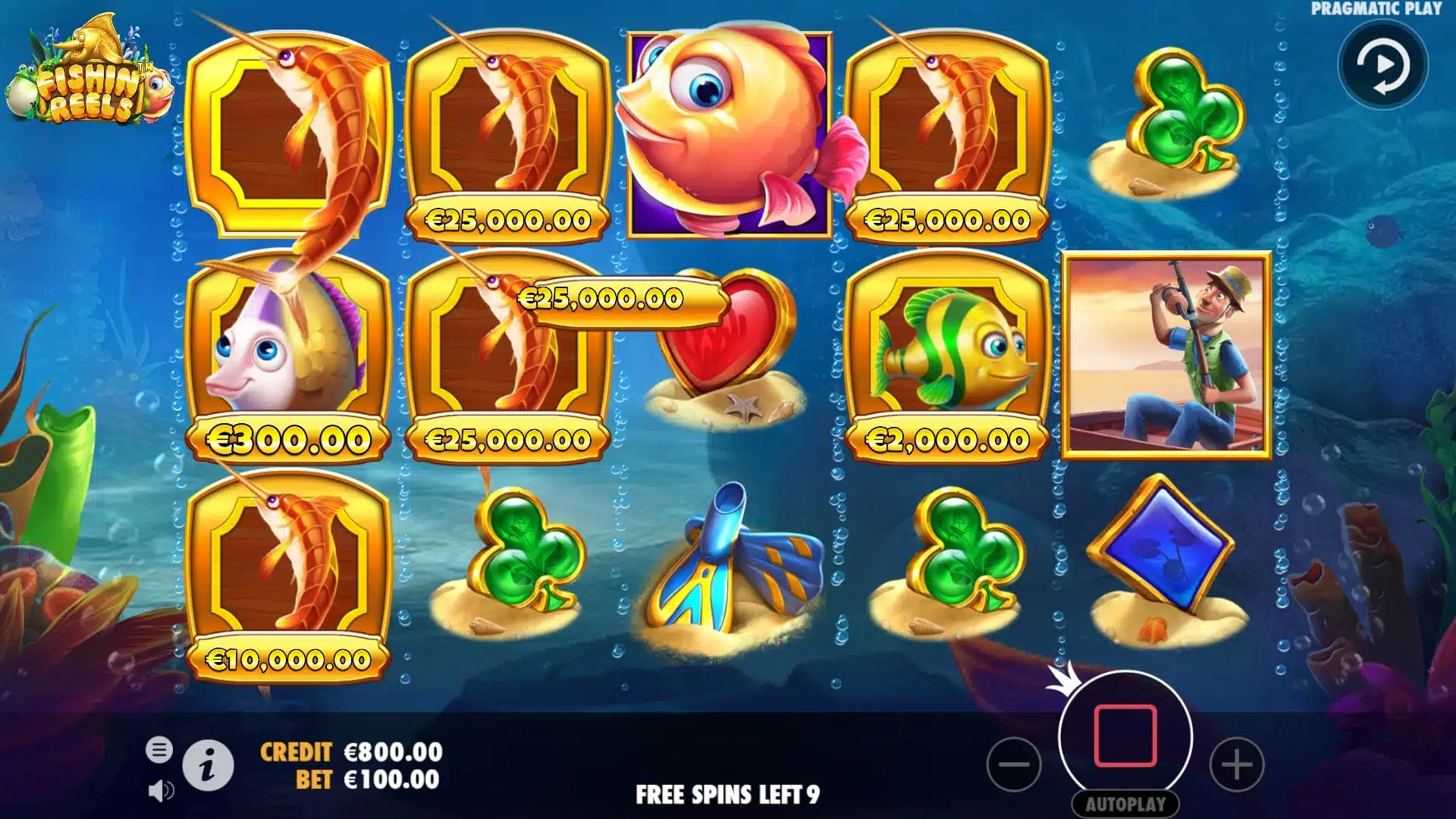The width and height of the screenshot is (1456, 819).
Task: Click the replay arrow icon under Pragmatic Play
Action: [x=1383, y=65]
